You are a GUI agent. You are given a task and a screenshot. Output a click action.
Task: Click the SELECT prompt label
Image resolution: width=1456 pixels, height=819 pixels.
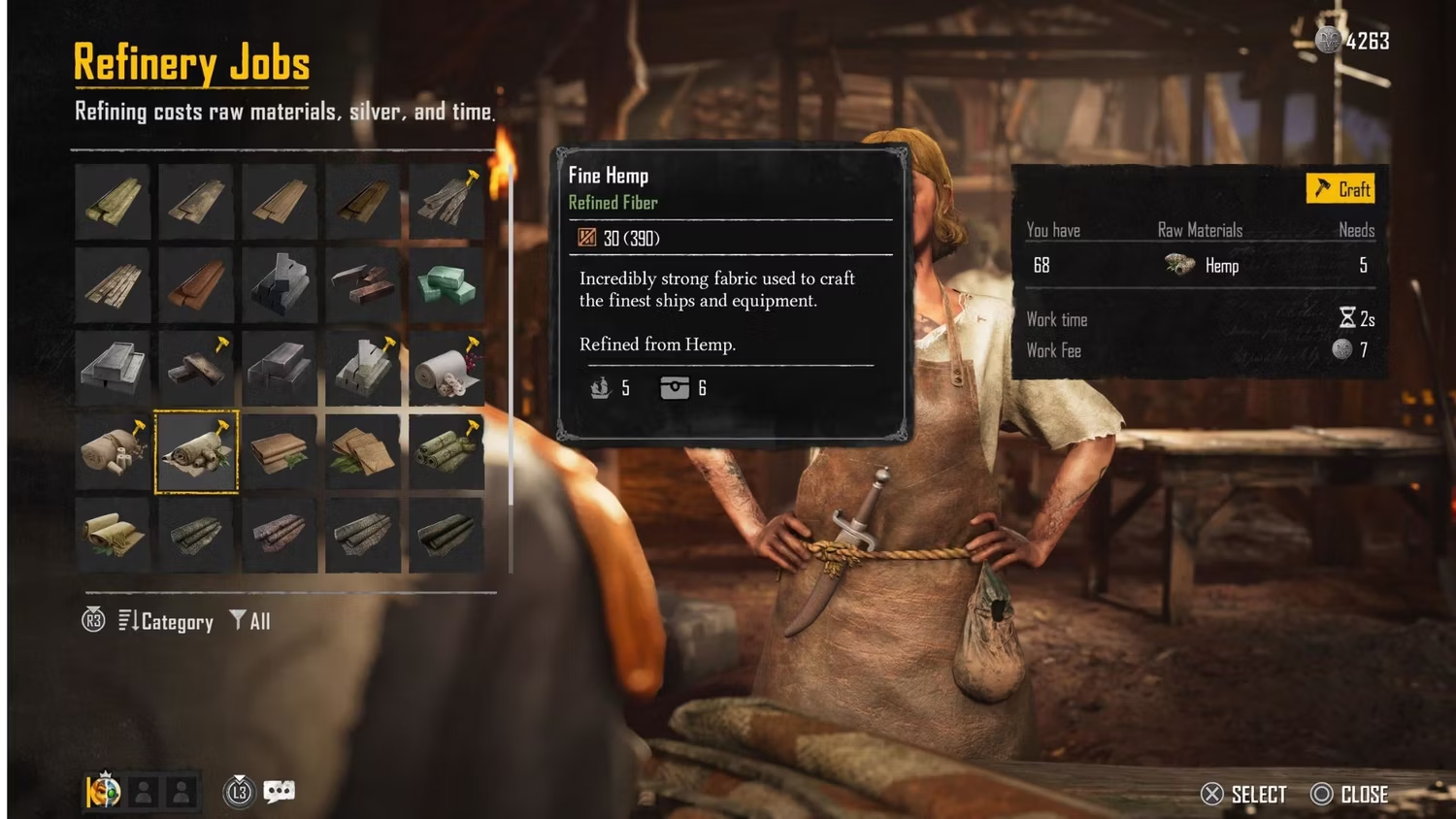pos(1258,795)
